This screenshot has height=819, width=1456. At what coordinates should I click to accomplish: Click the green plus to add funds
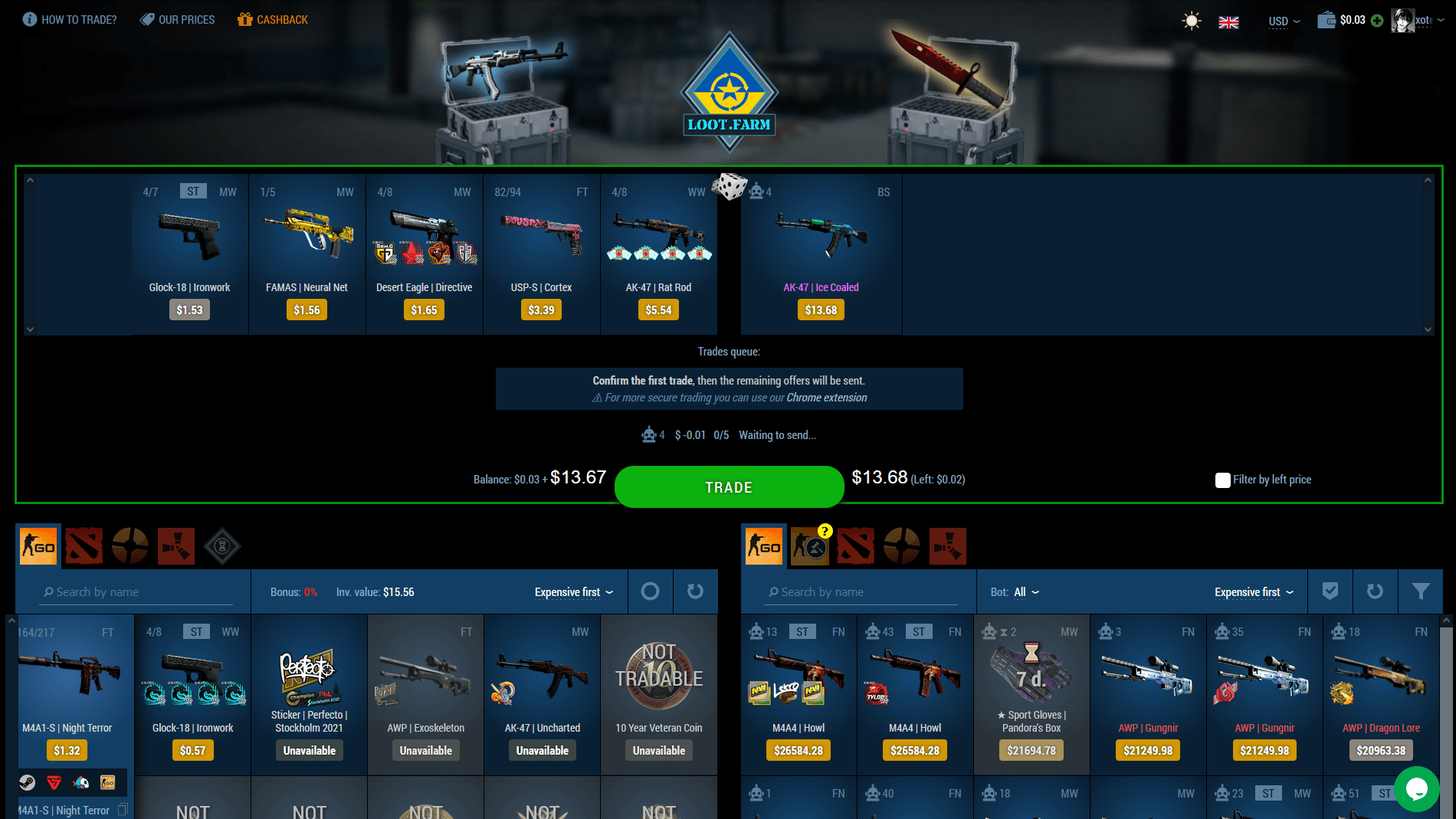[x=1377, y=21]
